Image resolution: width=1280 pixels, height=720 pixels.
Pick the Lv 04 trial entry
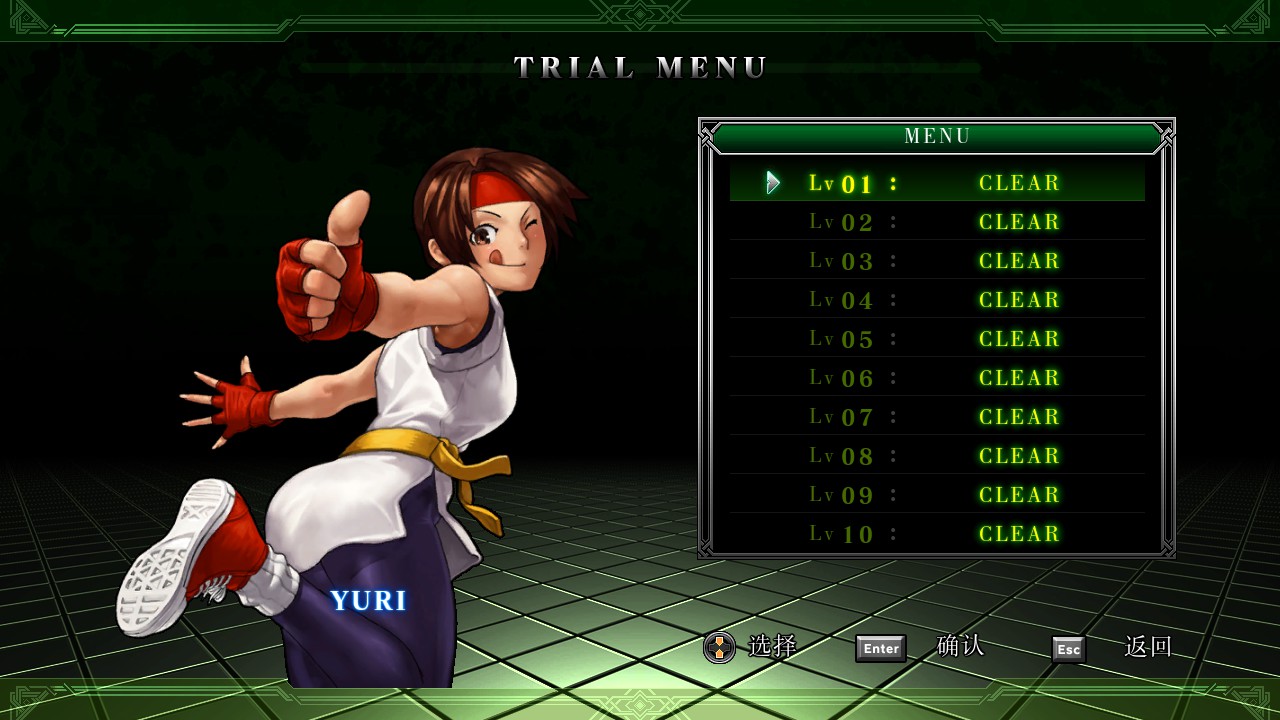pyautogui.click(x=936, y=300)
